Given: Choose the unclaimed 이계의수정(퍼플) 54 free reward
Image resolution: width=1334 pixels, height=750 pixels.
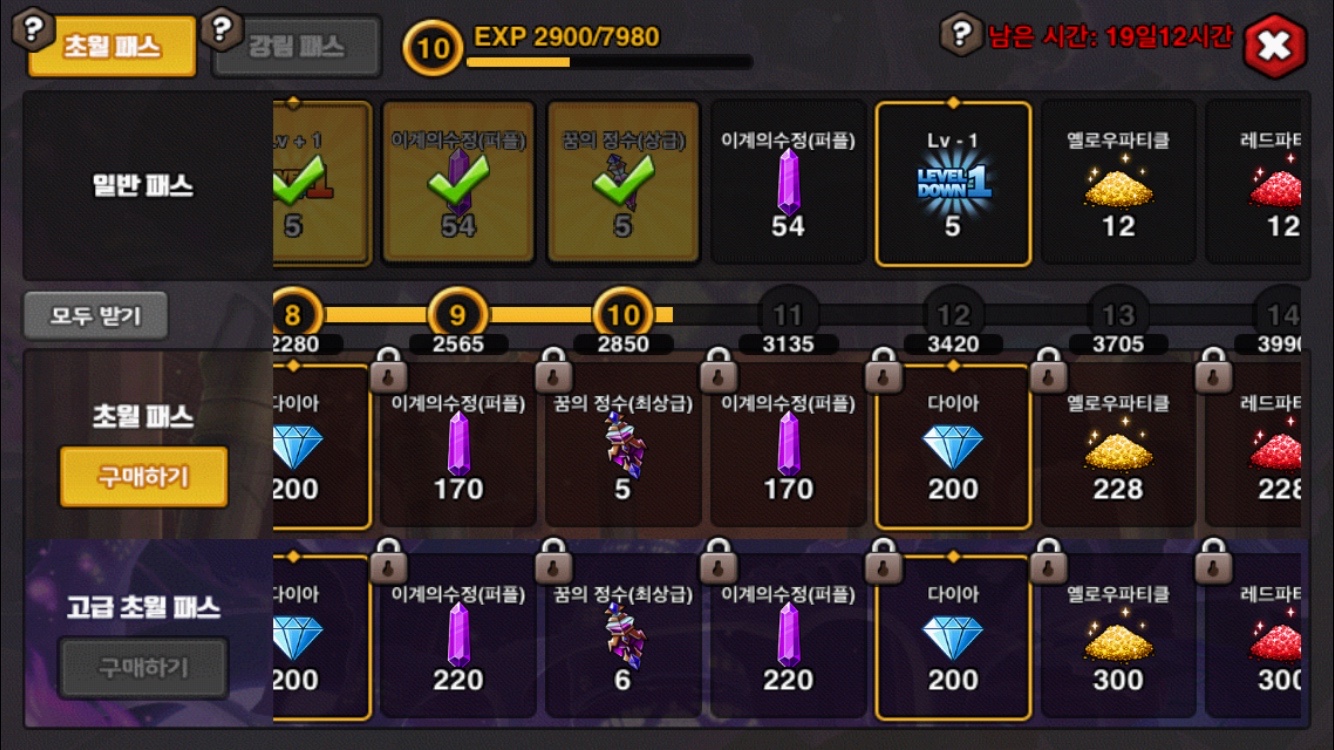Looking at the screenshot, I should [x=788, y=183].
